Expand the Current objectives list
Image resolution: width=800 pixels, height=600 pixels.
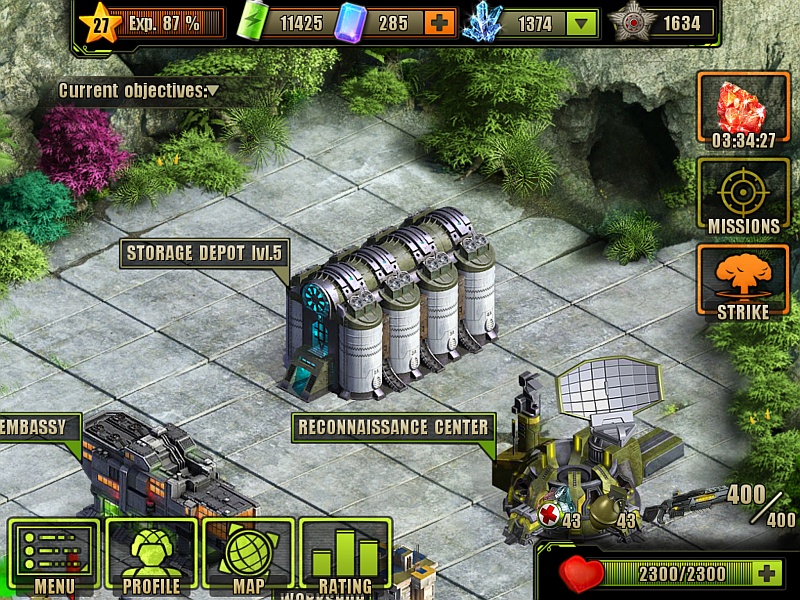tap(139, 91)
